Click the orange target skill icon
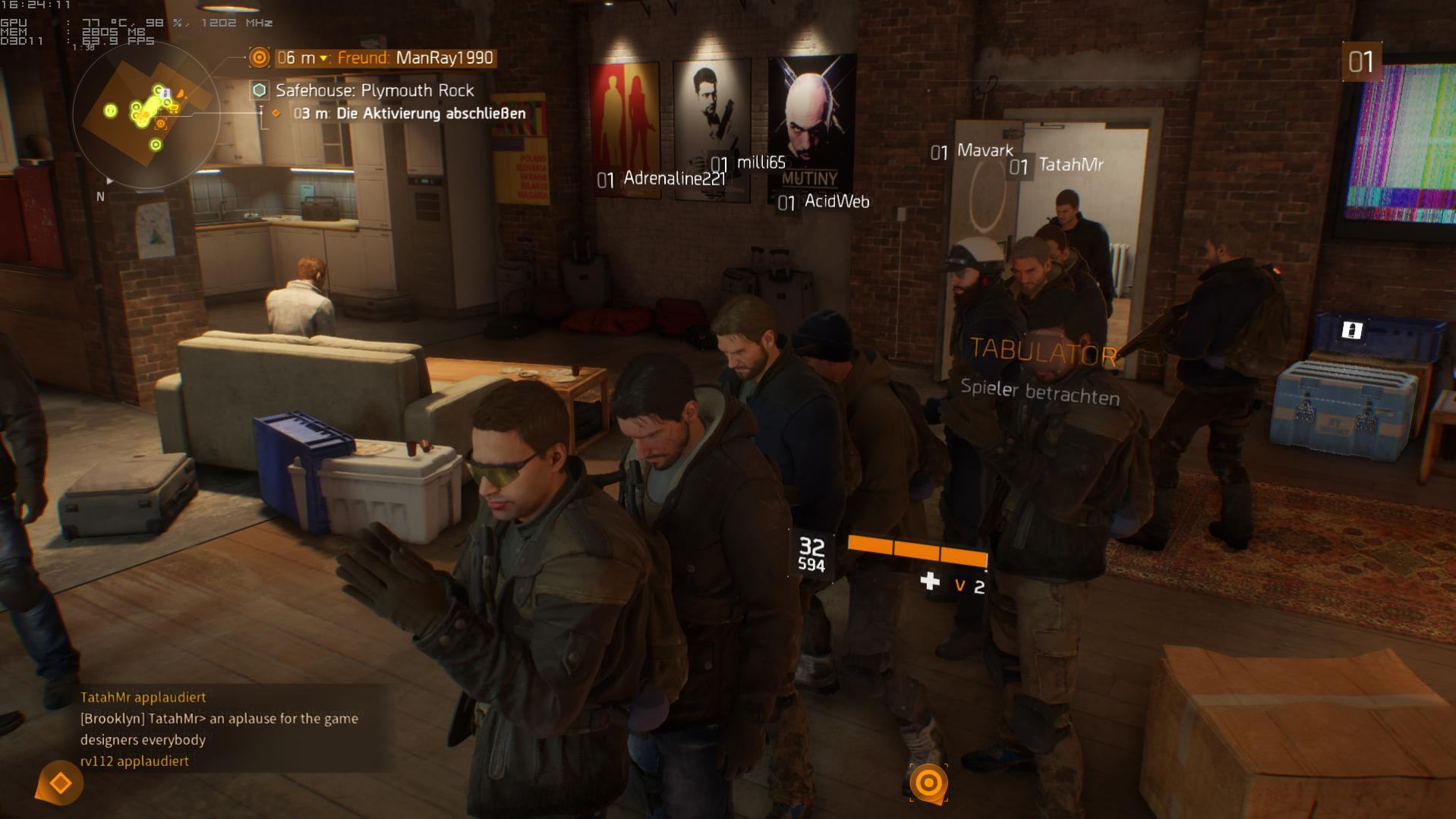1456x819 pixels. (x=928, y=783)
